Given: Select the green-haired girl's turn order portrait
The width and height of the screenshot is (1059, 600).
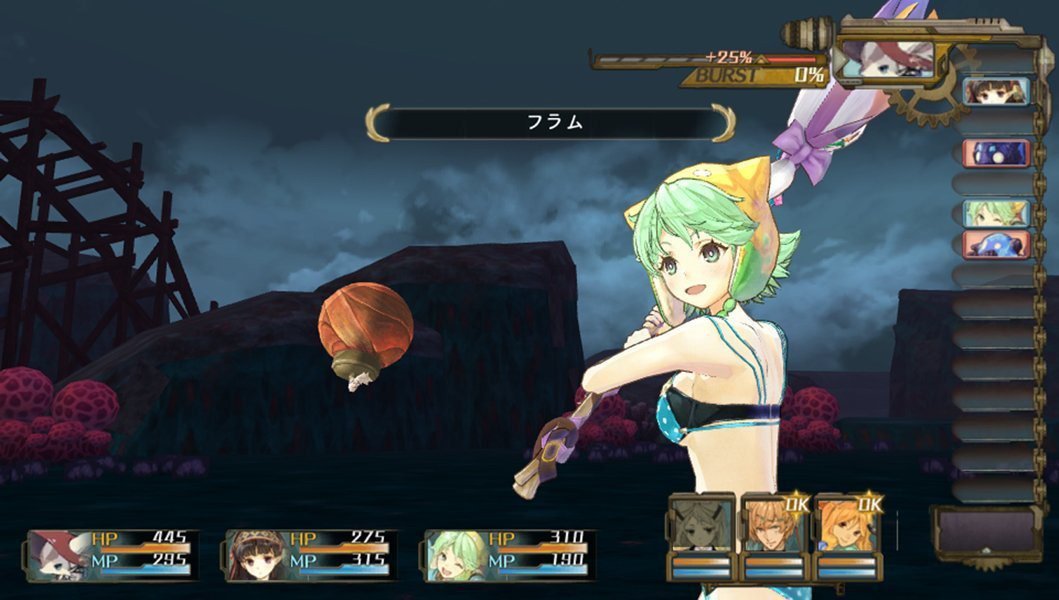Looking at the screenshot, I should tap(996, 213).
